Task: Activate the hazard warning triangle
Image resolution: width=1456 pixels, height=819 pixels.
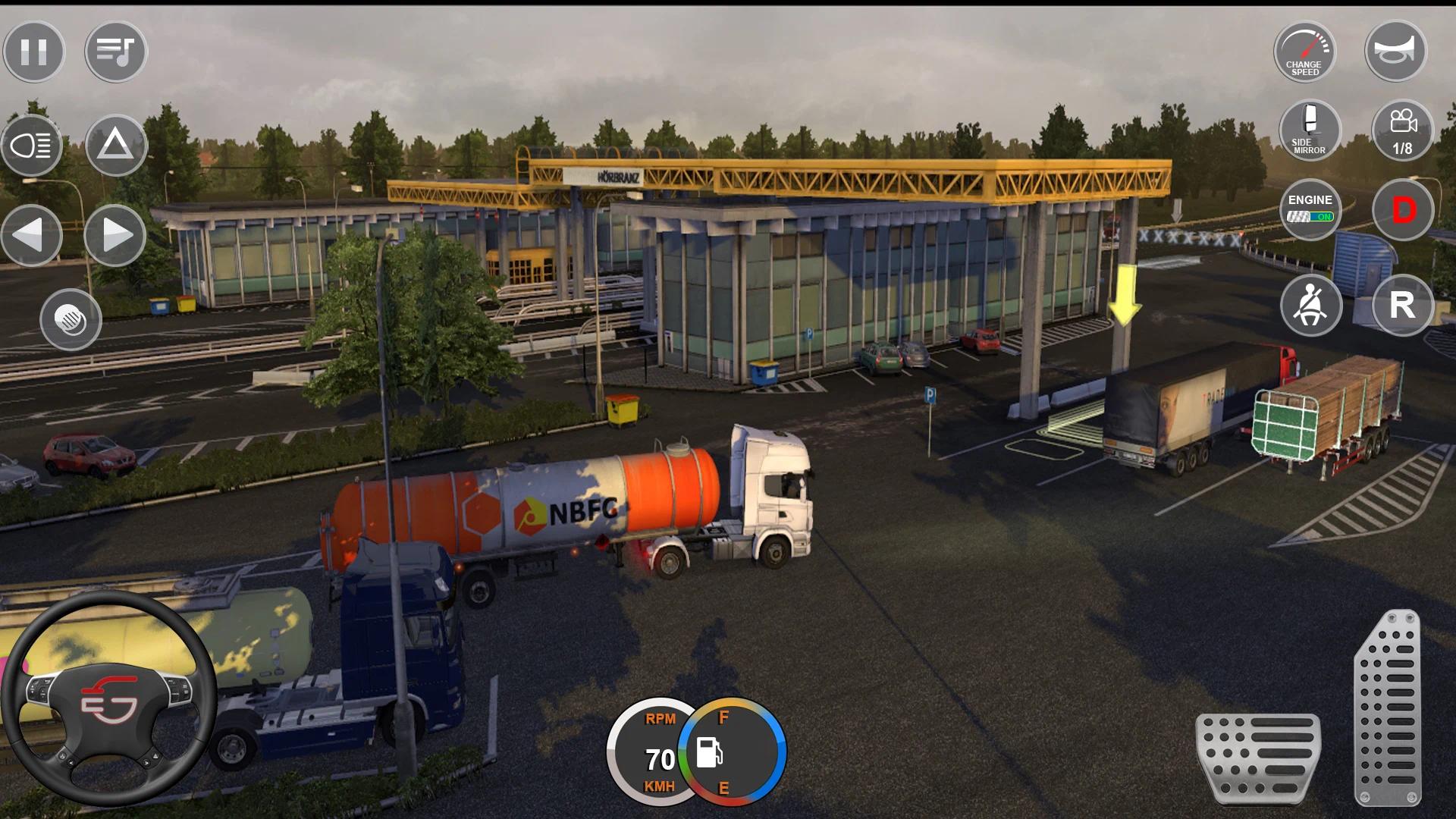Action: coord(115,144)
